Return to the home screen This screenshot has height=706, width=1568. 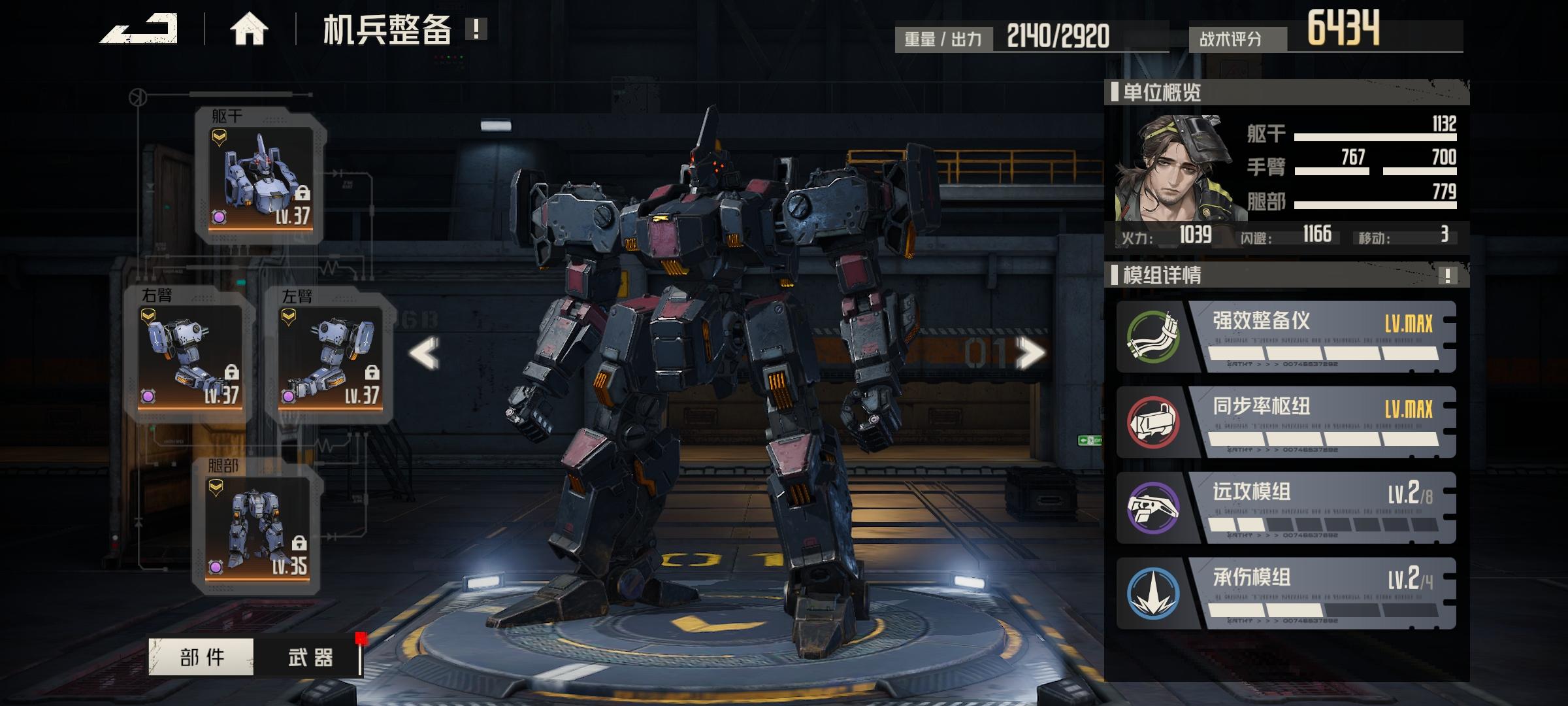249,29
